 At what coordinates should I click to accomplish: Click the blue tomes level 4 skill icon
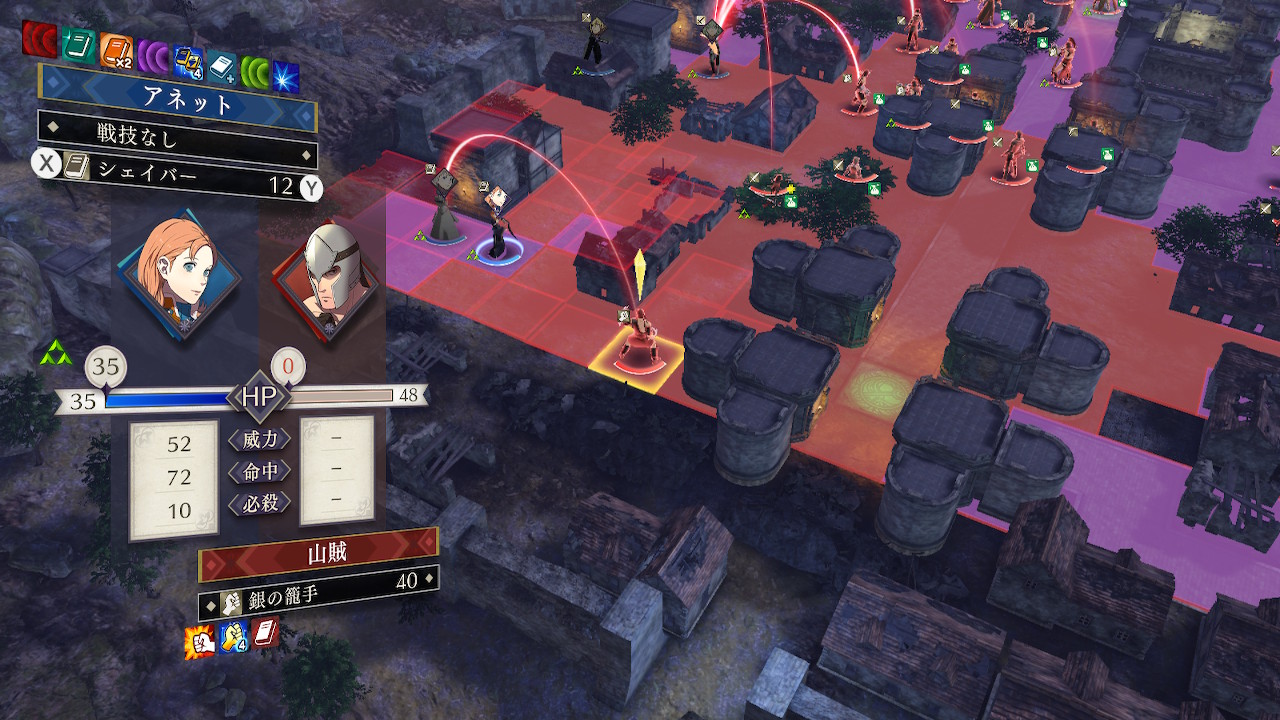188,61
